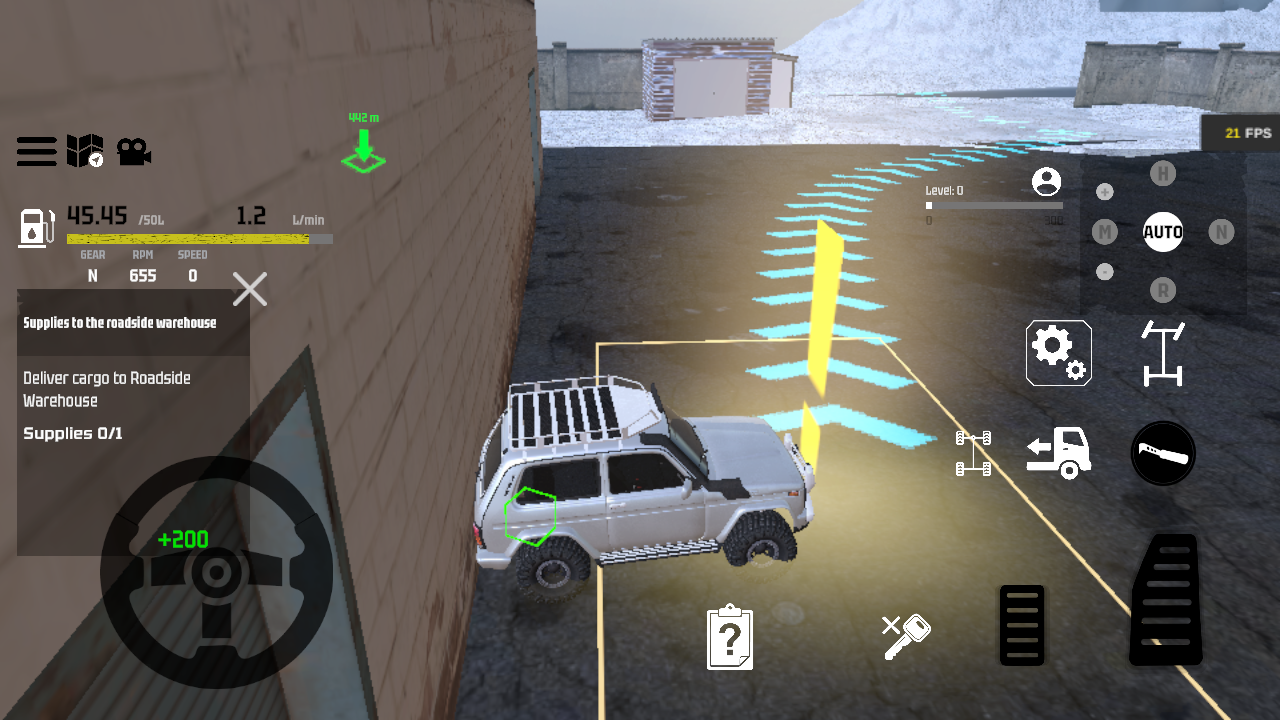This screenshot has height=720, width=1280.
Task: Shift gearbox to H range
Action: pyautogui.click(x=1162, y=174)
